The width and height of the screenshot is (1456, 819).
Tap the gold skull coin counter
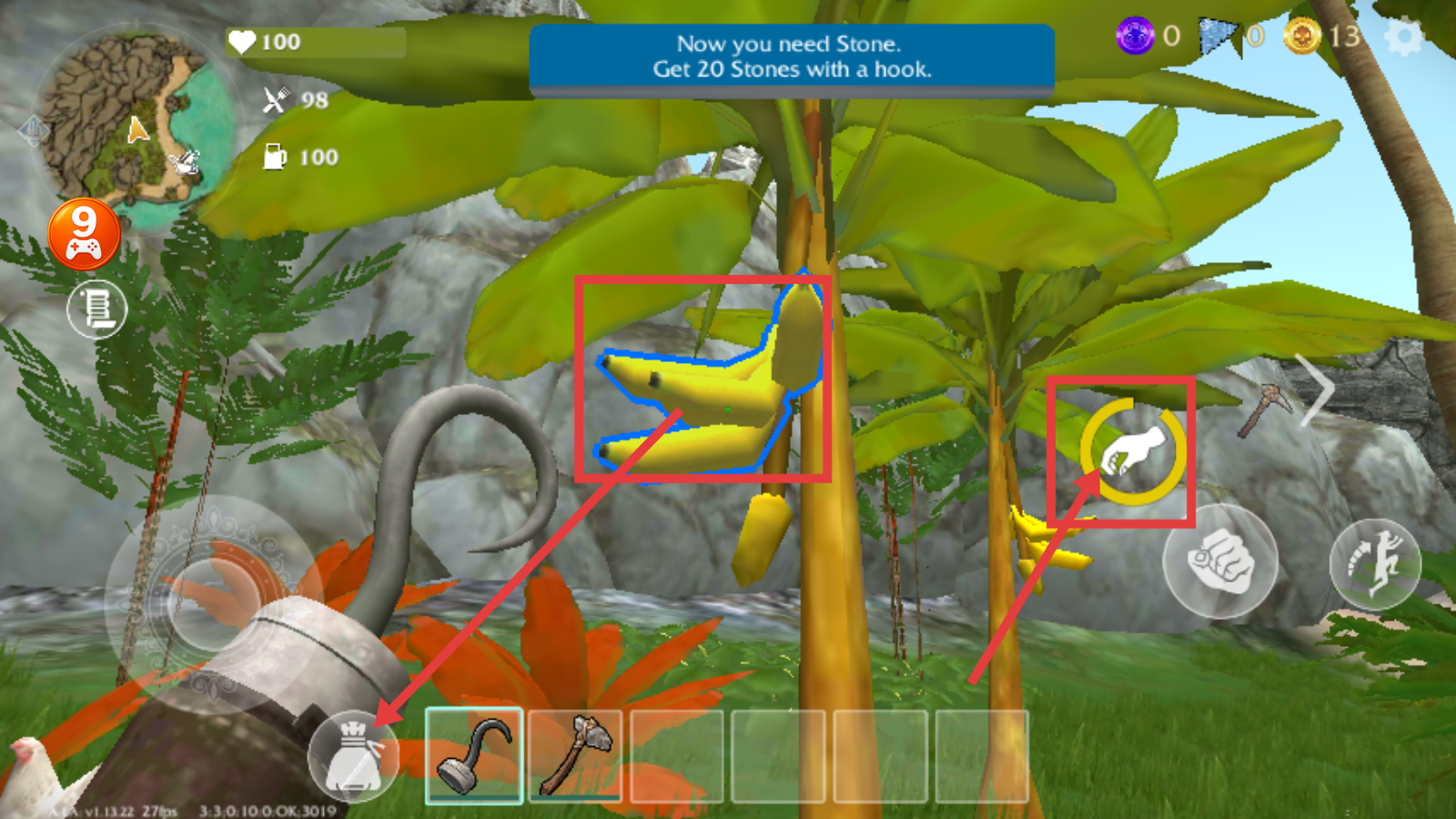1303,36
